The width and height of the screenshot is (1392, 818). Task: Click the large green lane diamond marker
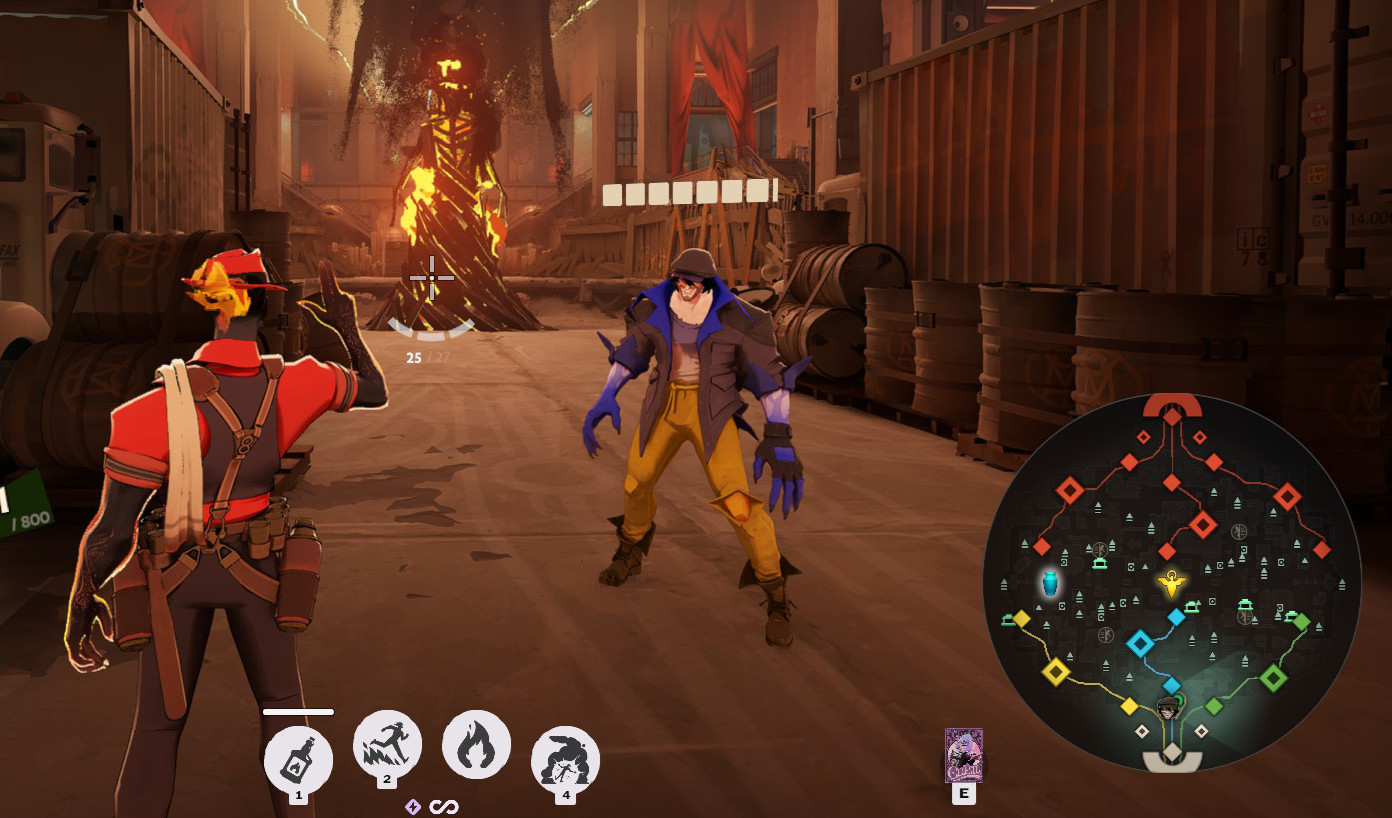tap(1273, 679)
